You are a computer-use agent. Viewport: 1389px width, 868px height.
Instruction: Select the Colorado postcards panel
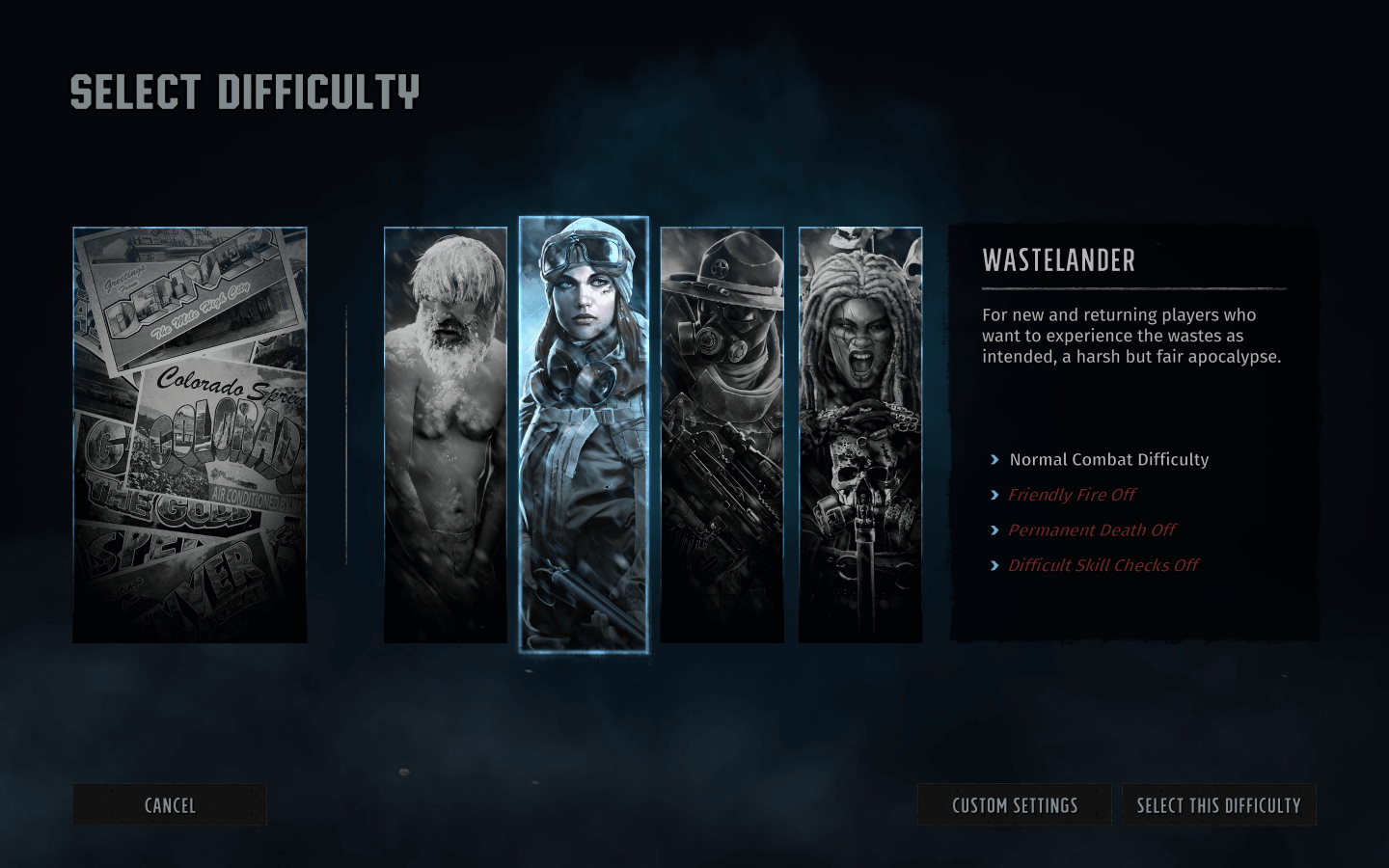pos(190,434)
